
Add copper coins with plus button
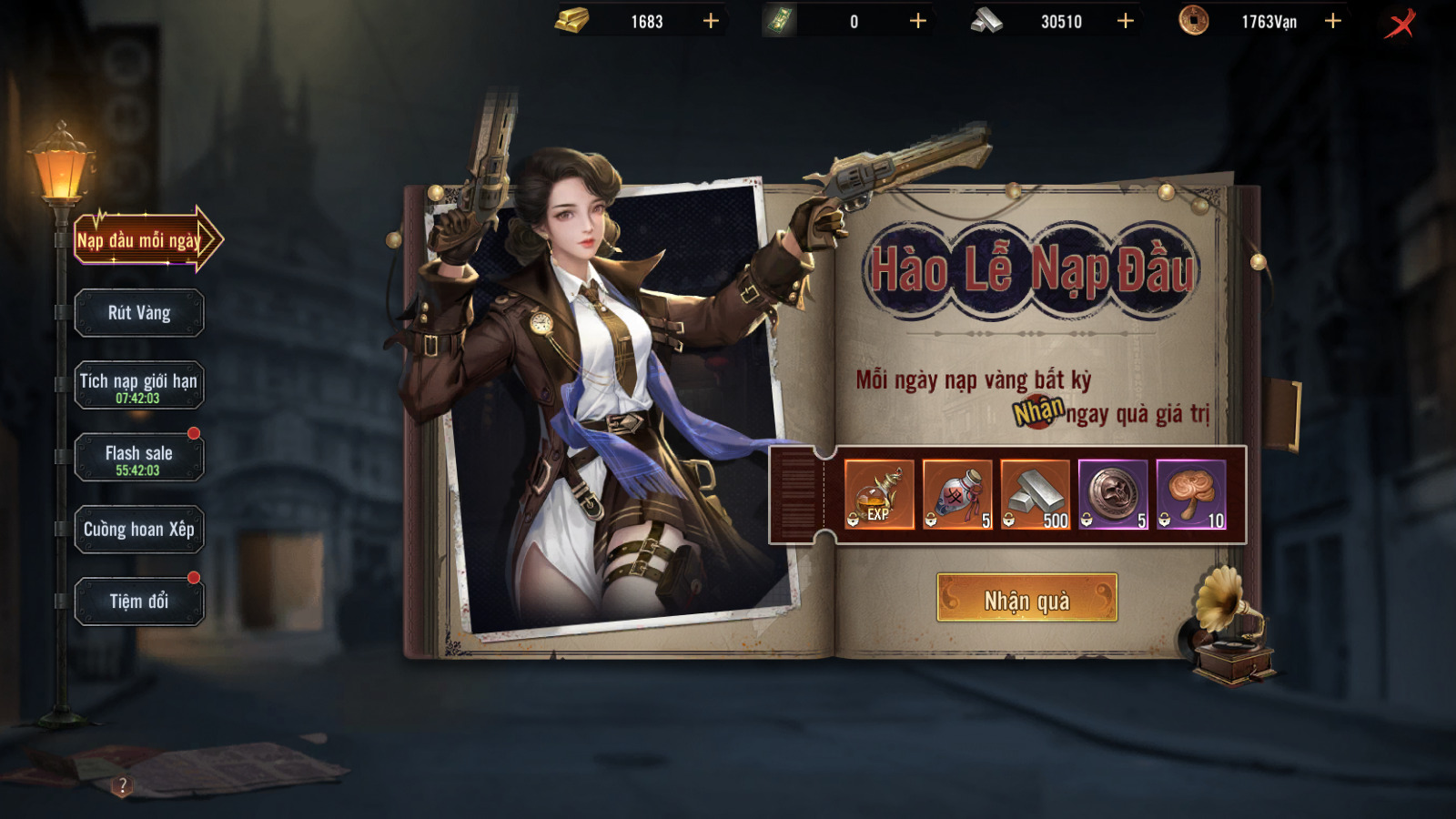(x=1333, y=21)
